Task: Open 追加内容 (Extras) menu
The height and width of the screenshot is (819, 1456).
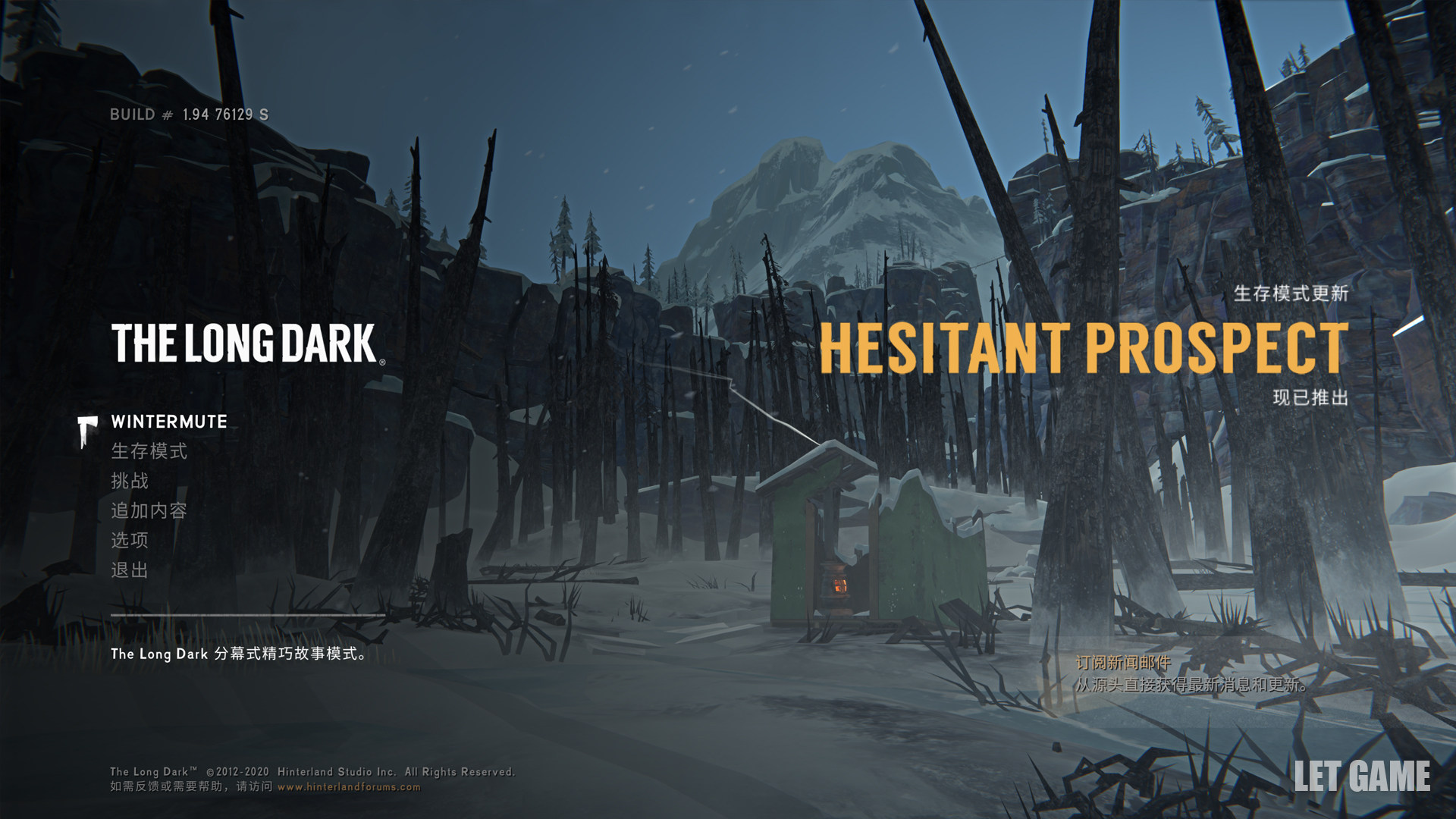Action: pos(149,510)
